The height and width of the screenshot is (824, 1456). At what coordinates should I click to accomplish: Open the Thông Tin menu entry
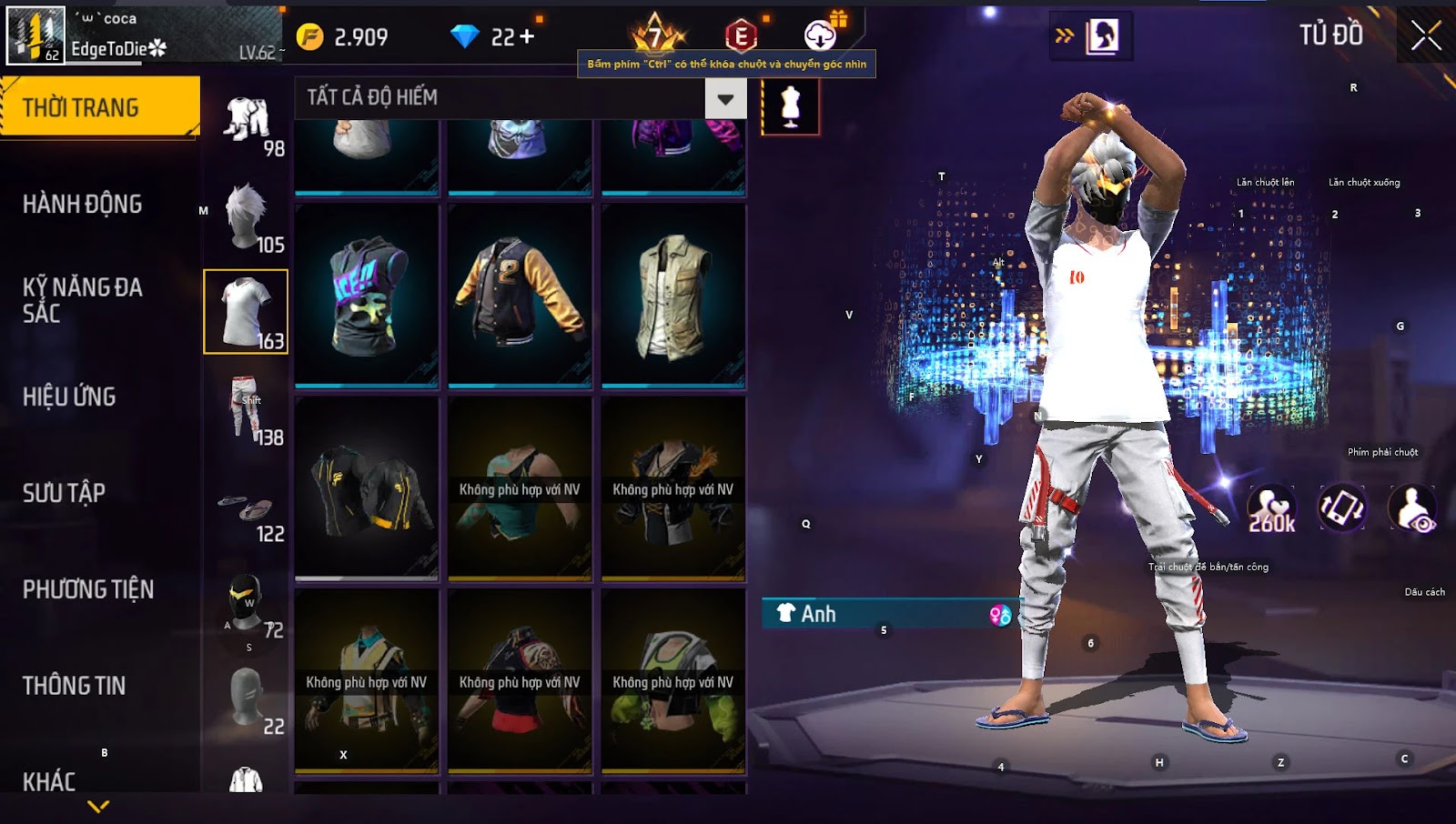(x=74, y=686)
